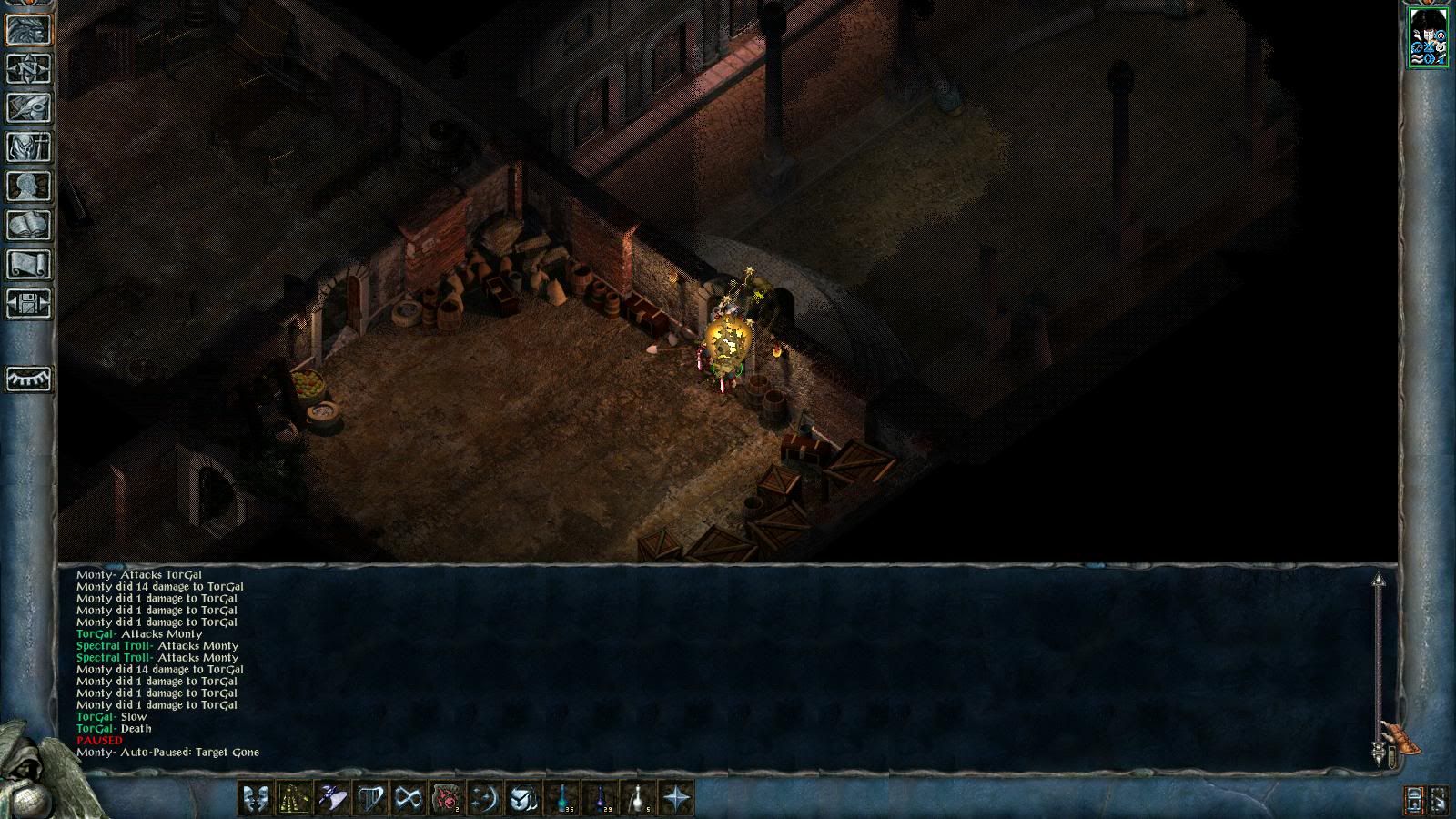
Task: Open the priest scroll button
Action: point(29,264)
